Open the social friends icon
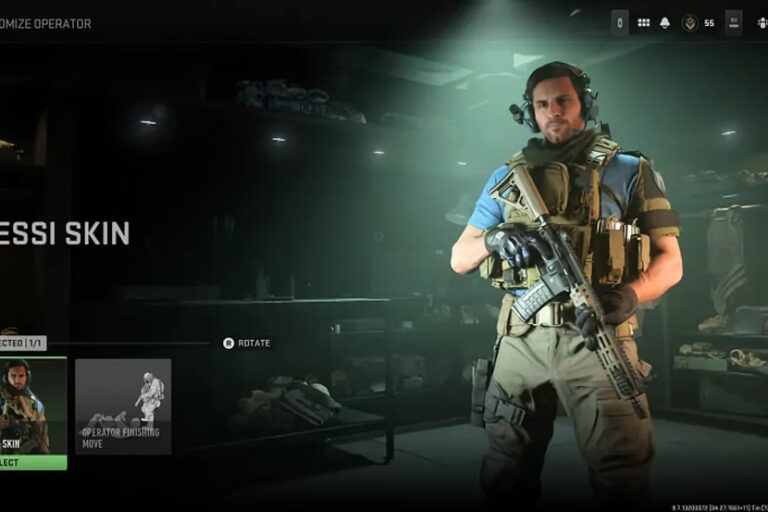This screenshot has height=512, width=768. [762, 23]
